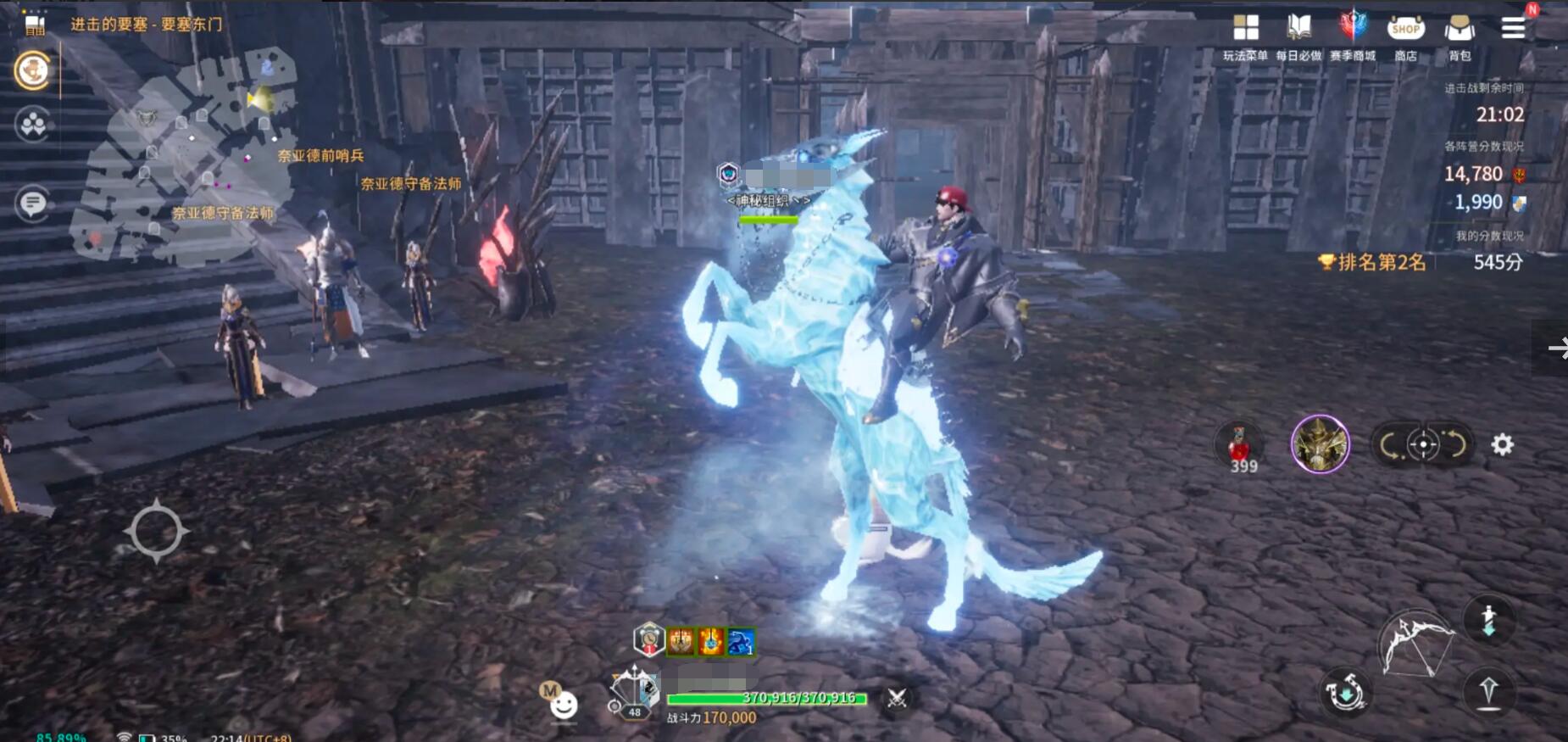
Task: Activate the center target lock crosshair
Action: click(x=1423, y=444)
